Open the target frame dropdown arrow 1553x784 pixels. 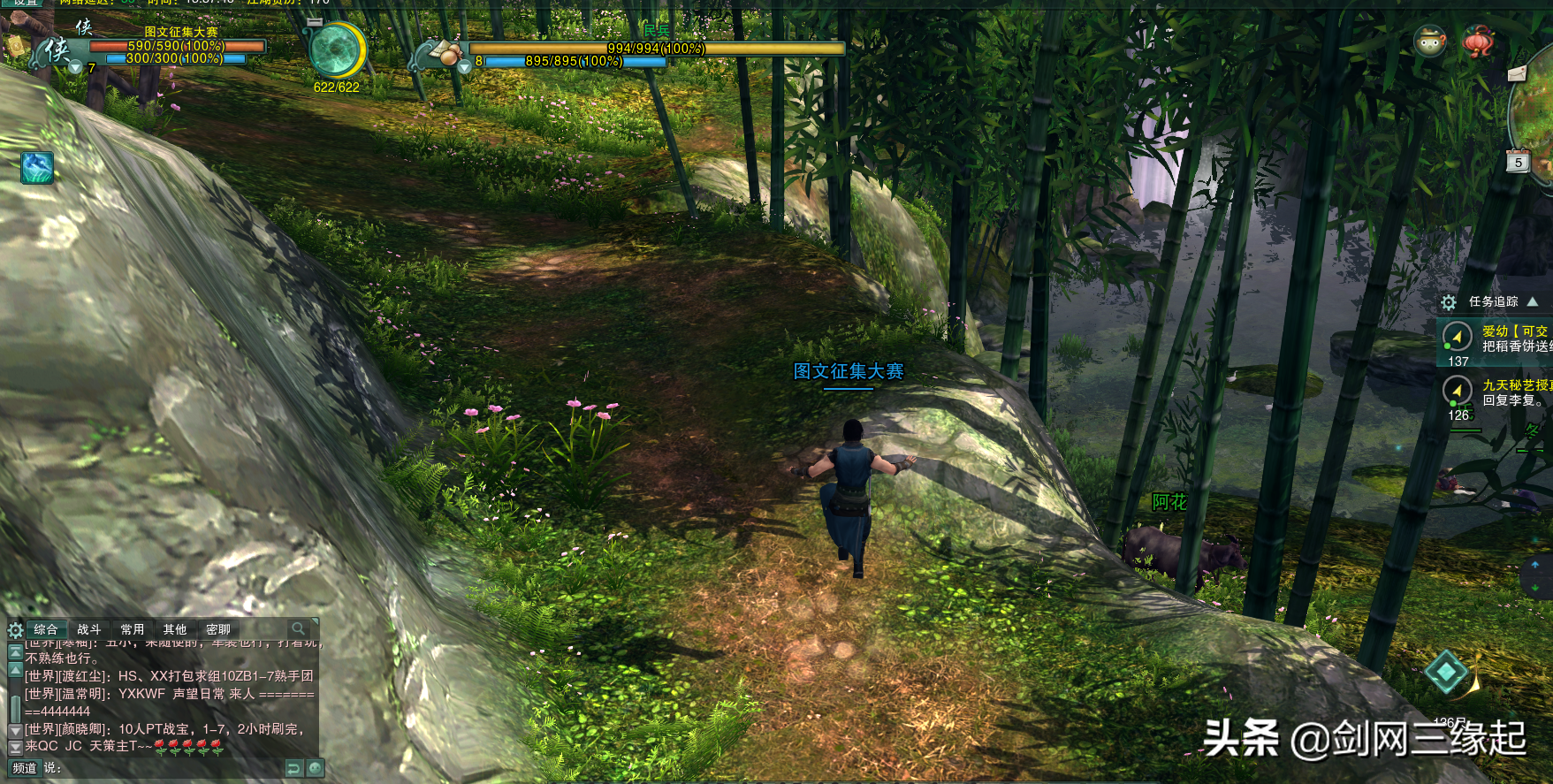point(464,67)
